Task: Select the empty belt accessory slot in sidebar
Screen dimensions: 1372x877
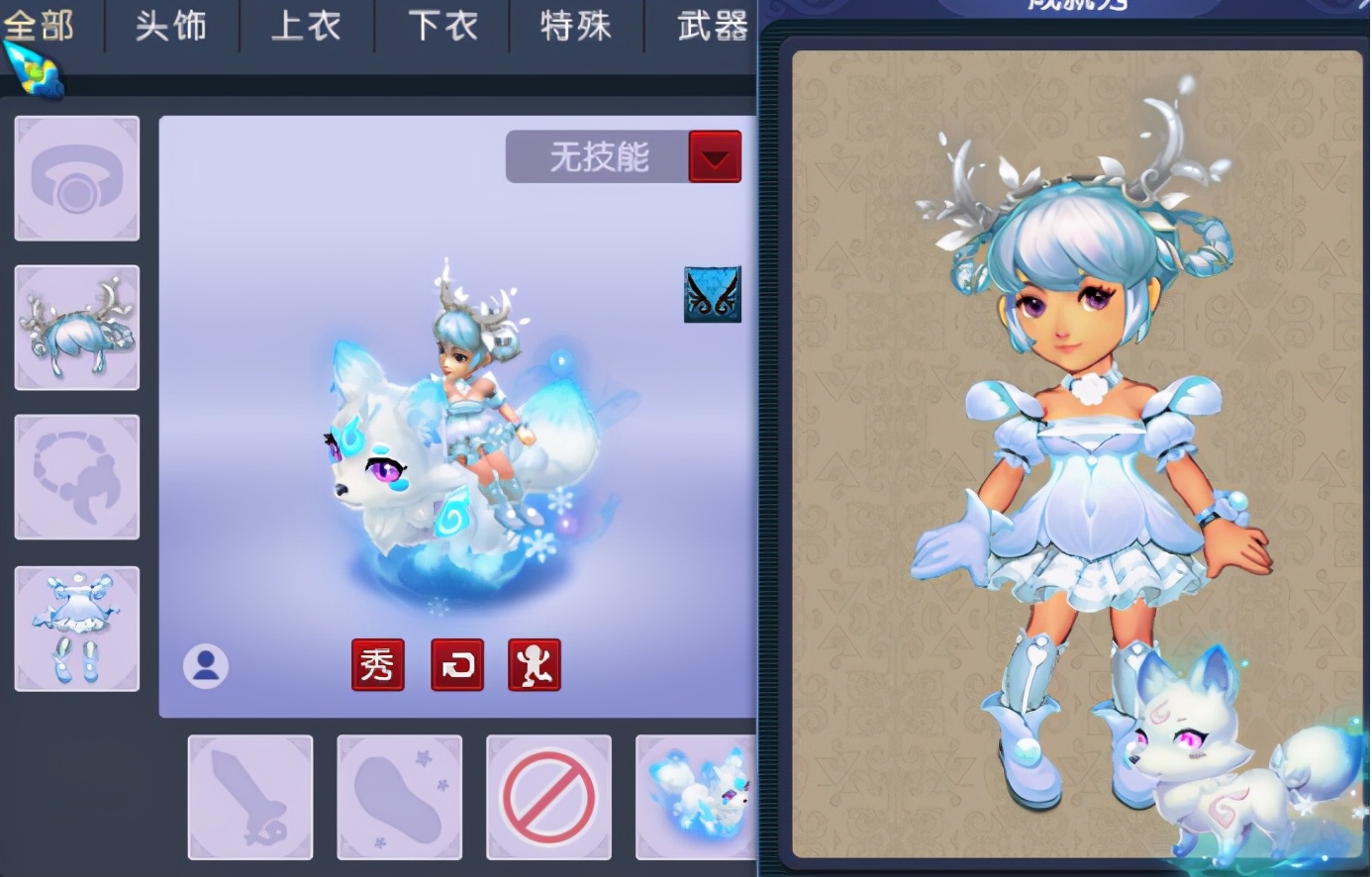Action: [76, 477]
